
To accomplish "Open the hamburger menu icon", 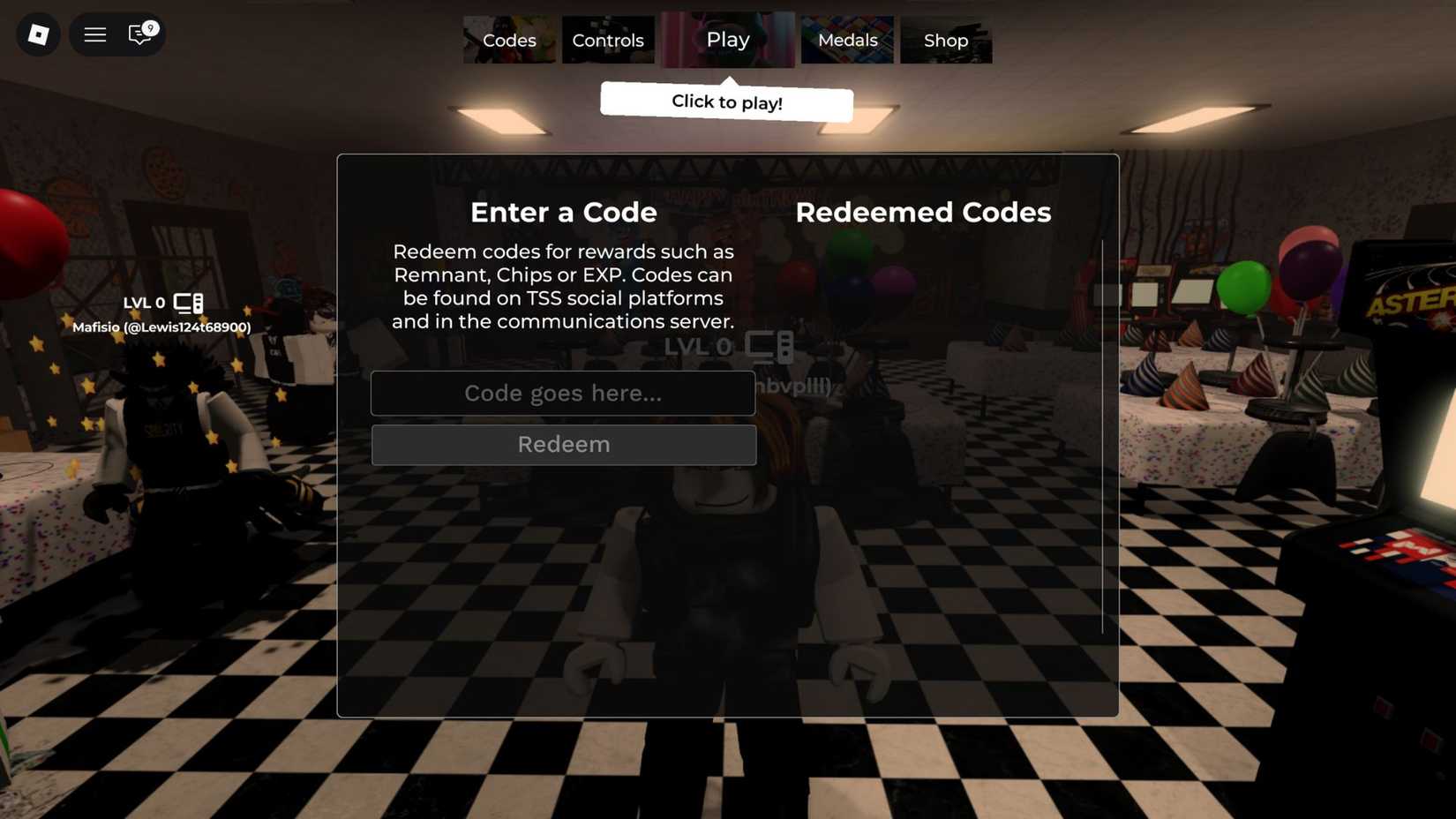I will 94,34.
